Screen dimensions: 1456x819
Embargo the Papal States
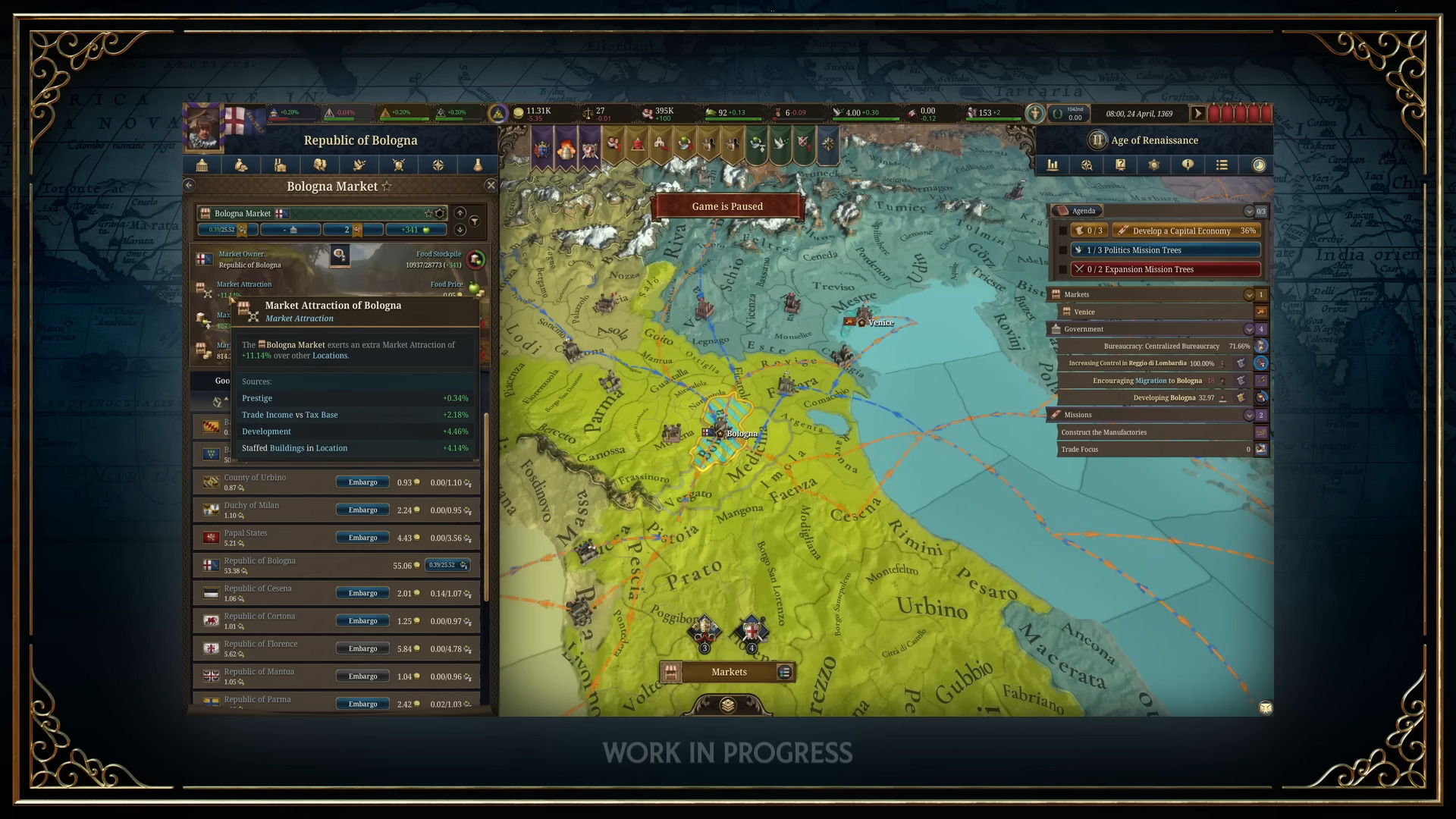362,537
